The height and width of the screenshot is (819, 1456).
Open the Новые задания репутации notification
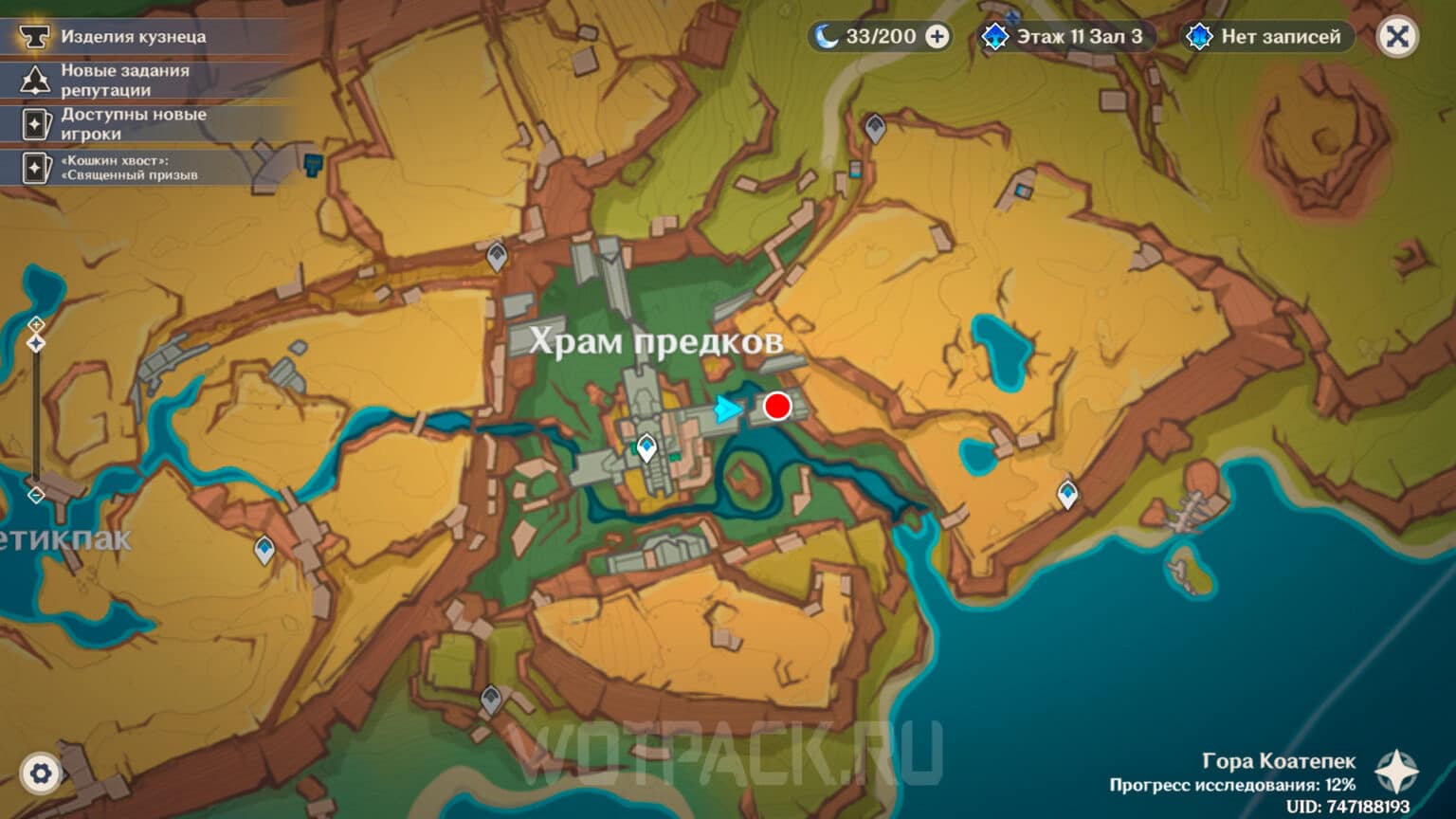point(142,79)
